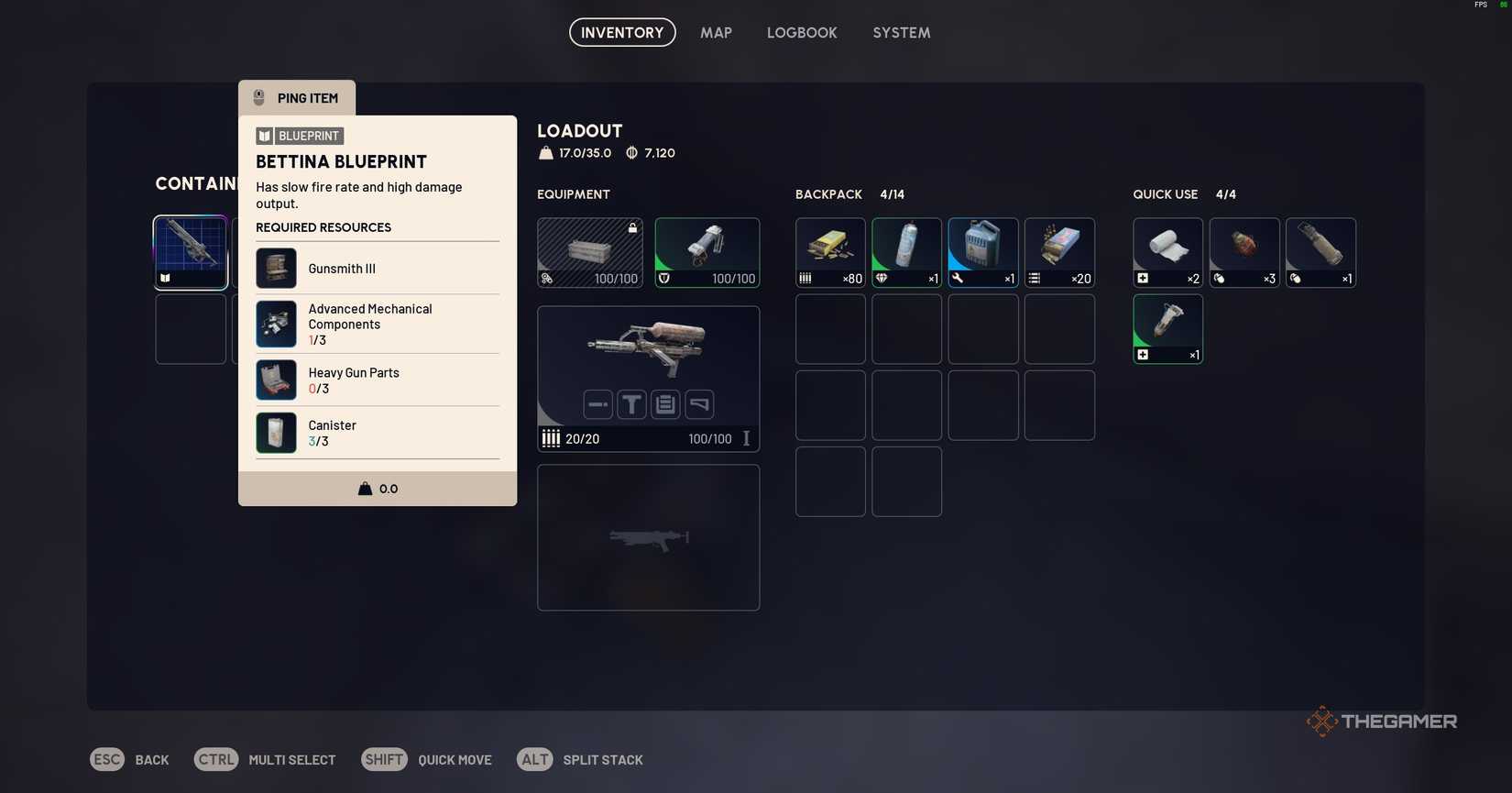Click the weapon durability bar showing 100/100
The image size is (1512, 793).
tap(710, 438)
